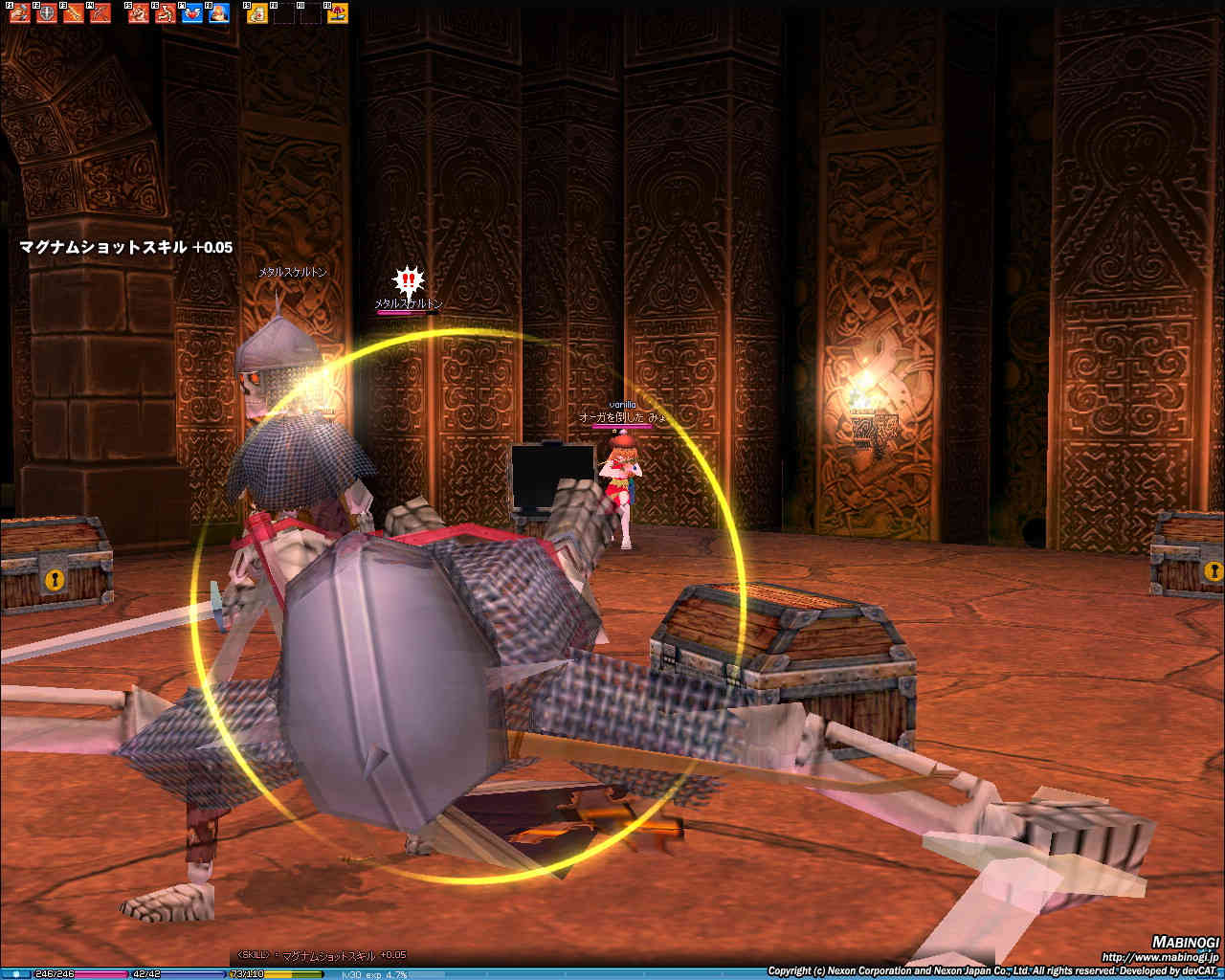
Task: Activate the blue F8 skill with orange figure
Action: (219, 13)
